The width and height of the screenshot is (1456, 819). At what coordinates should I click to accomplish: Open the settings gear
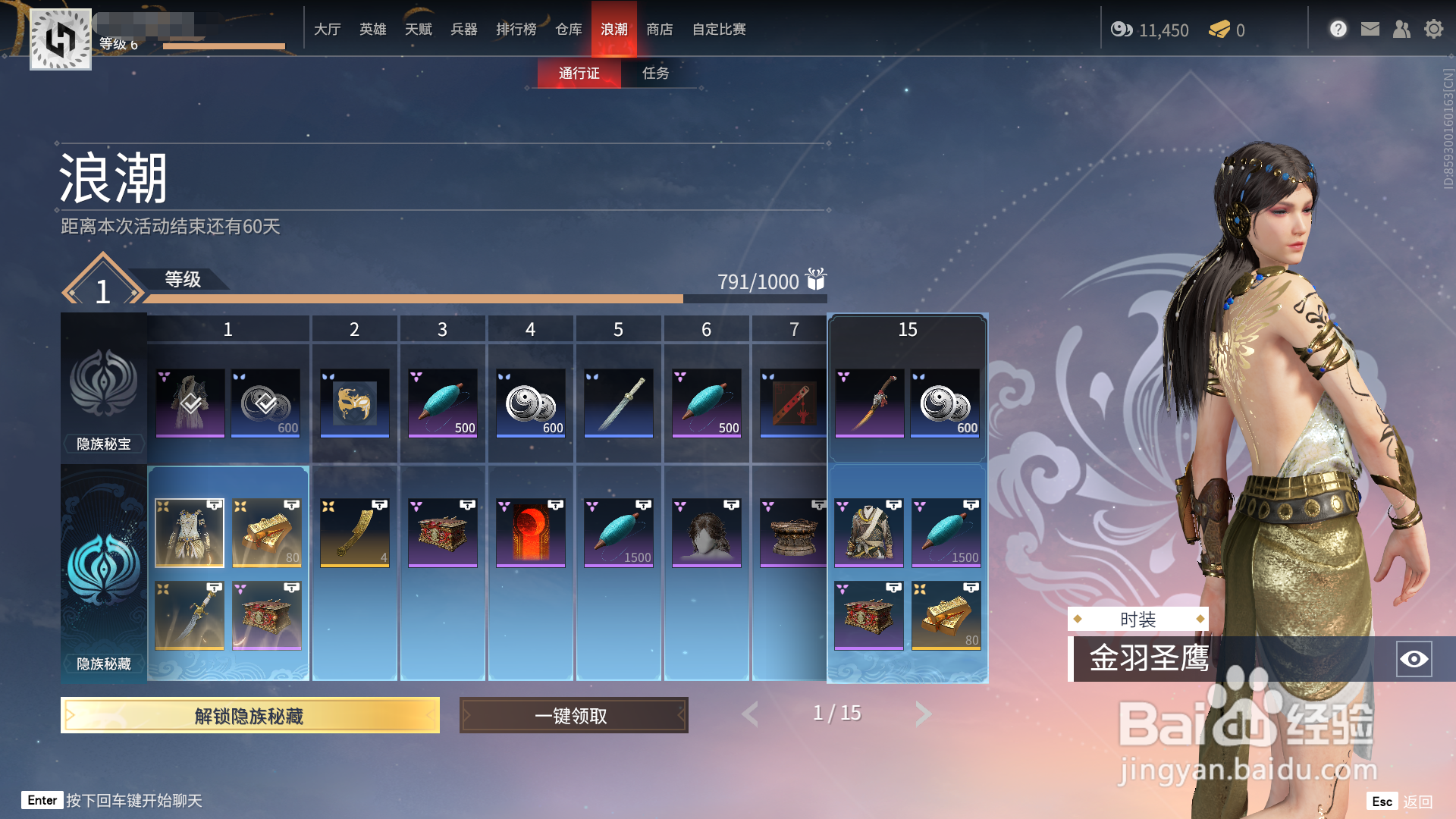coord(1434,29)
